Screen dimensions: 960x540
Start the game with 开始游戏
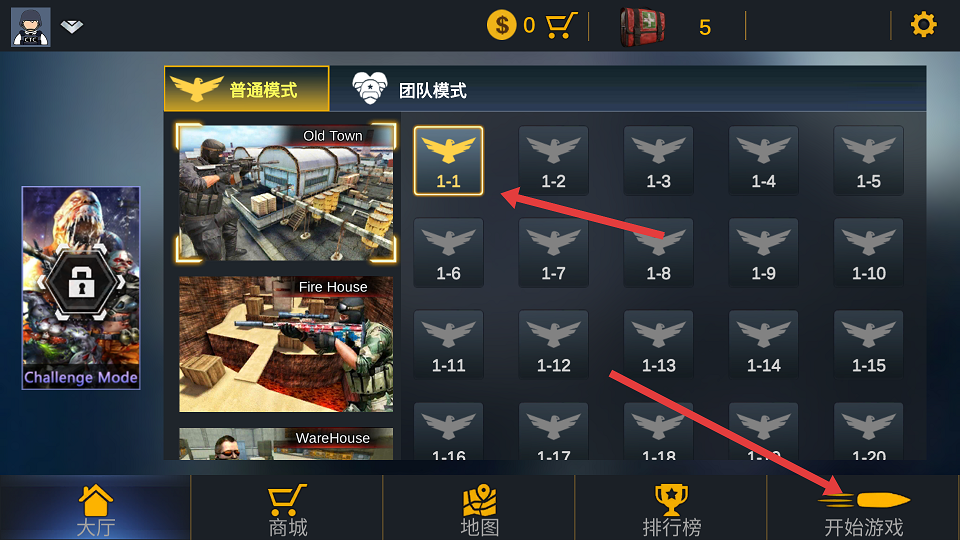click(863, 510)
